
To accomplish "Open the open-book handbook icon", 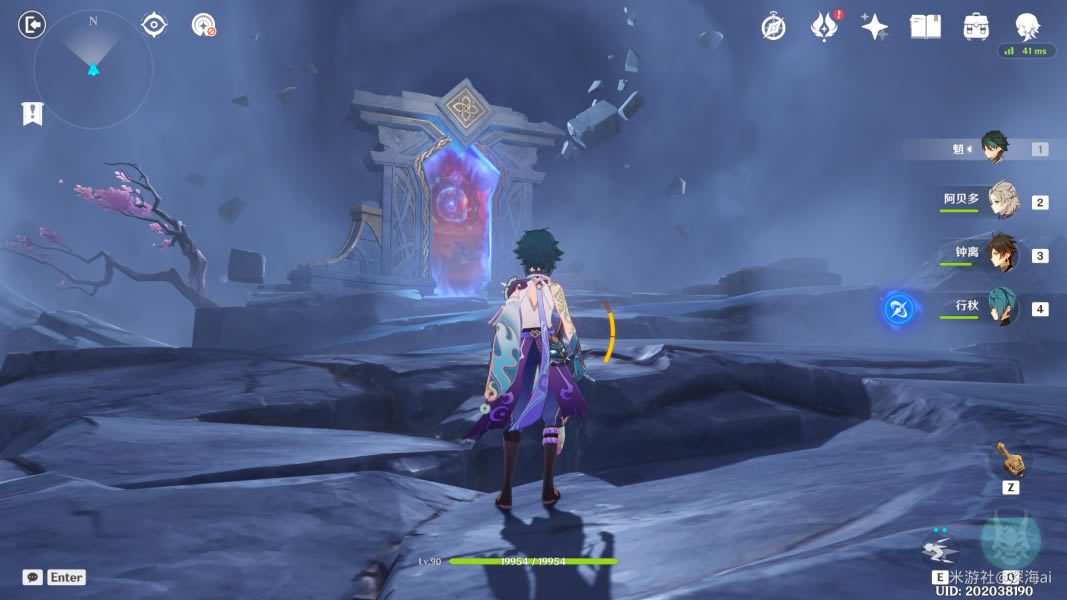I will click(925, 27).
